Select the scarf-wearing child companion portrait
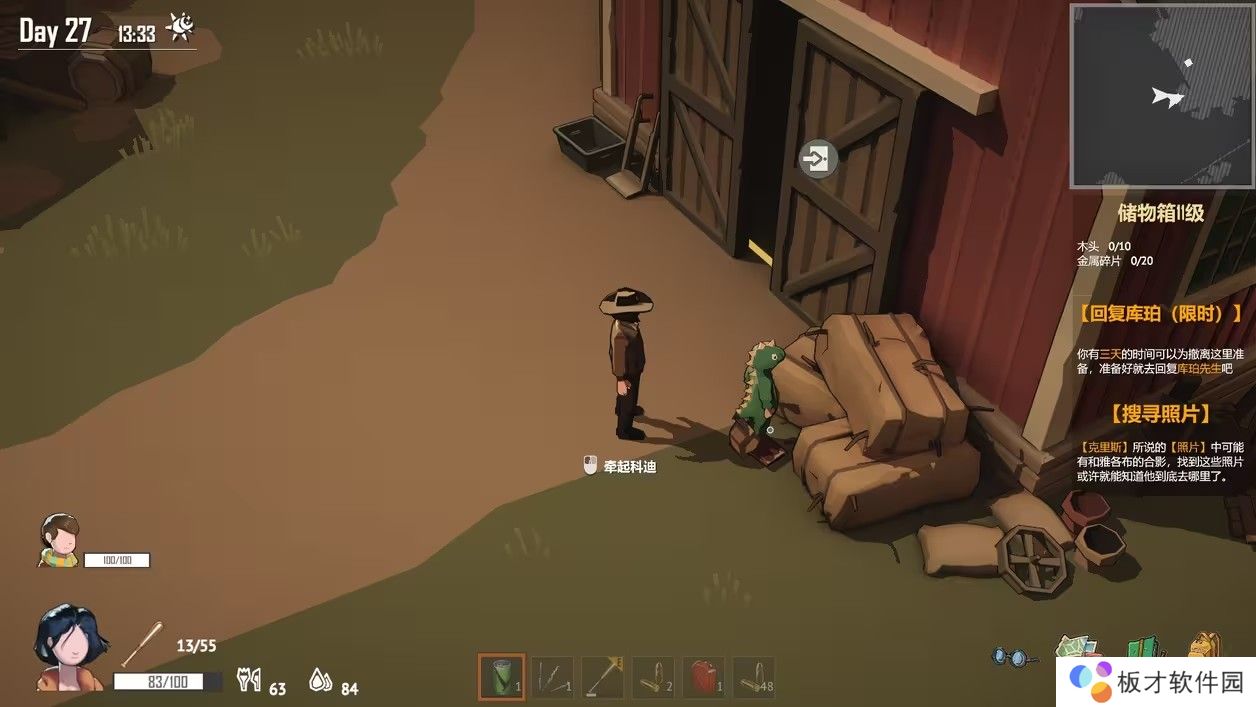Screen dimensions: 1256x707 pyautogui.click(x=59, y=539)
